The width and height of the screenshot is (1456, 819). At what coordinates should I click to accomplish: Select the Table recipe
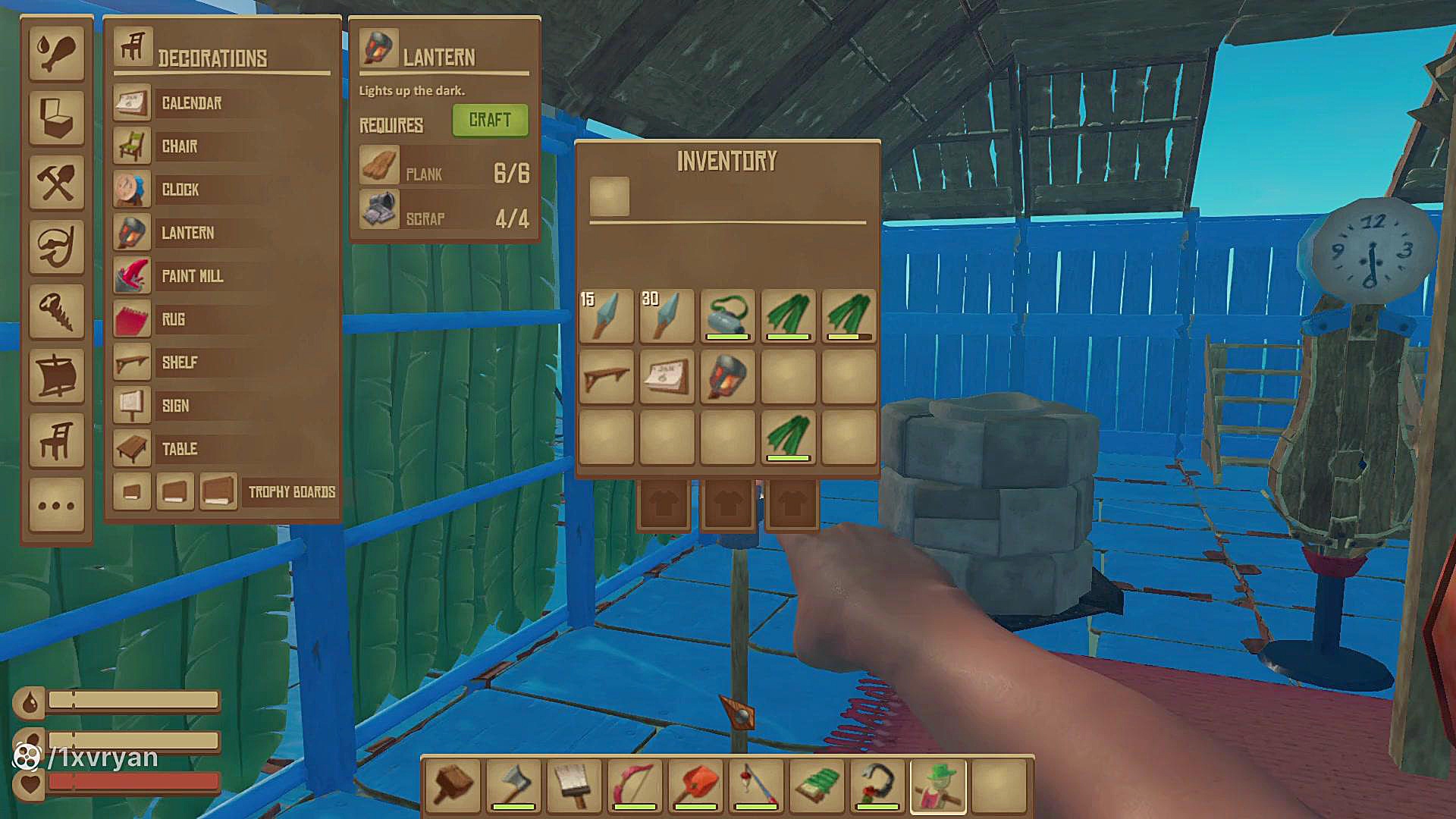[180, 449]
